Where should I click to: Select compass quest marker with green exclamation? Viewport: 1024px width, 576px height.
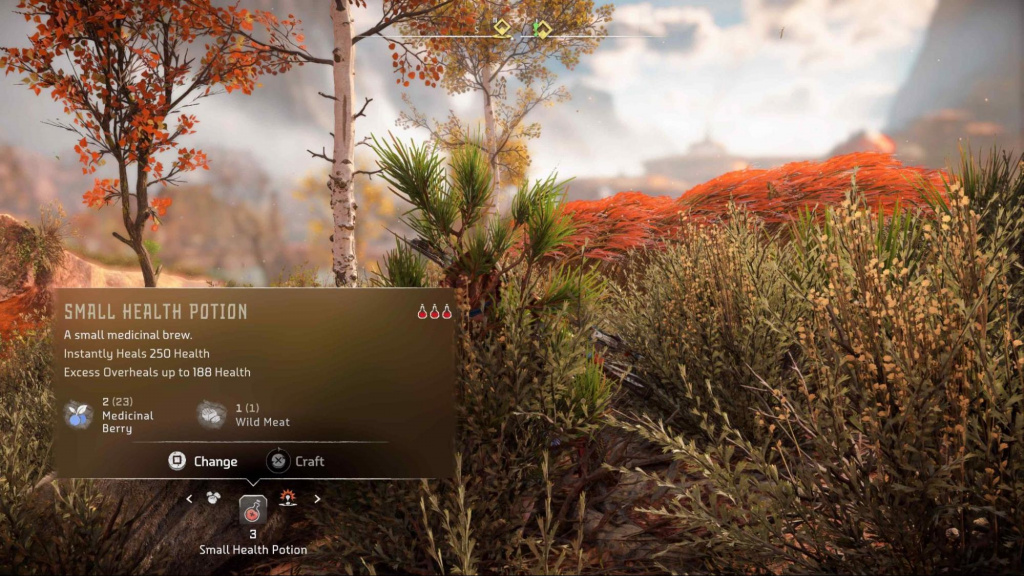pos(541,29)
